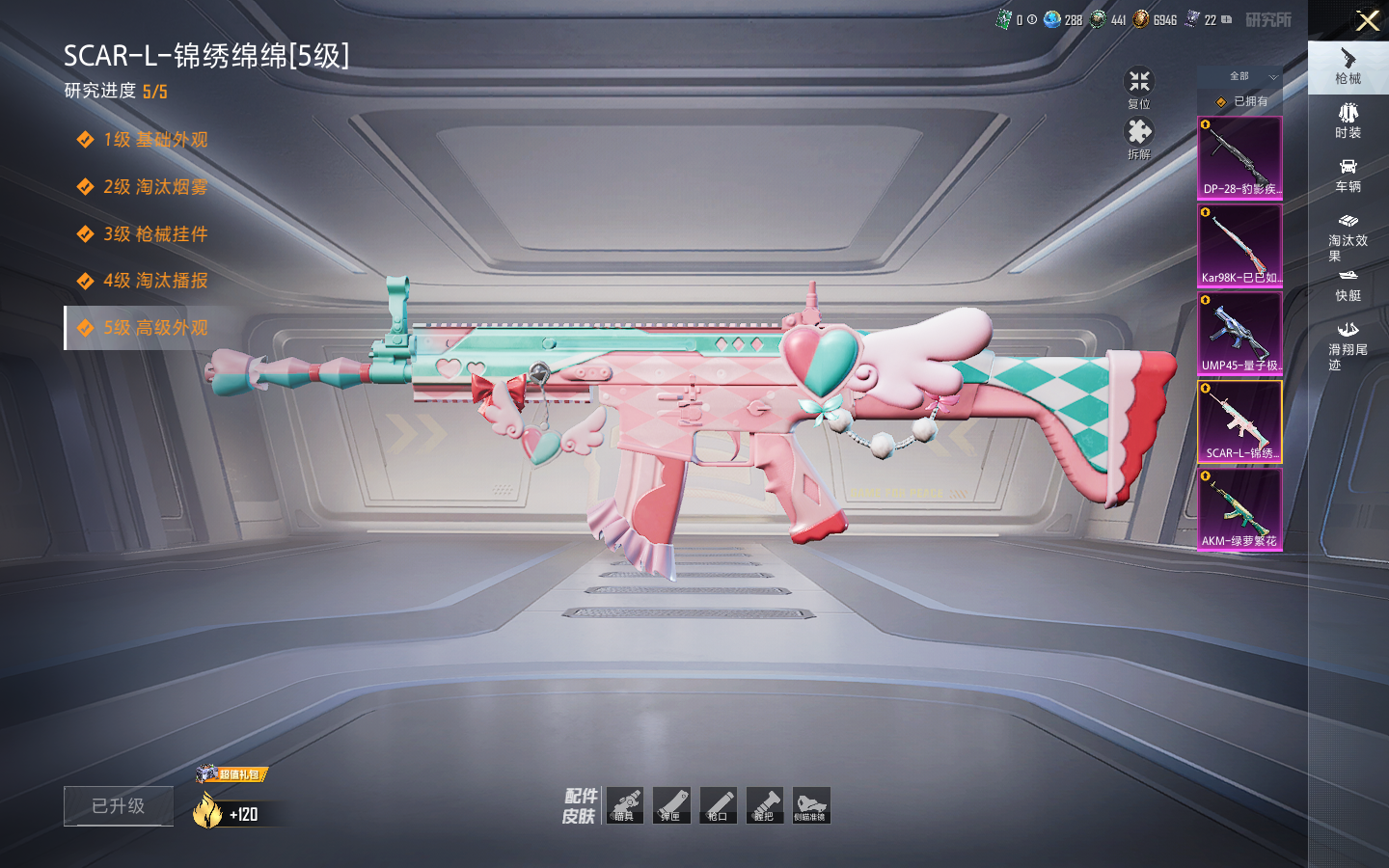Switch to the 车辆 vehicles tab
This screenshot has width=1389, height=868.
coord(1348,175)
